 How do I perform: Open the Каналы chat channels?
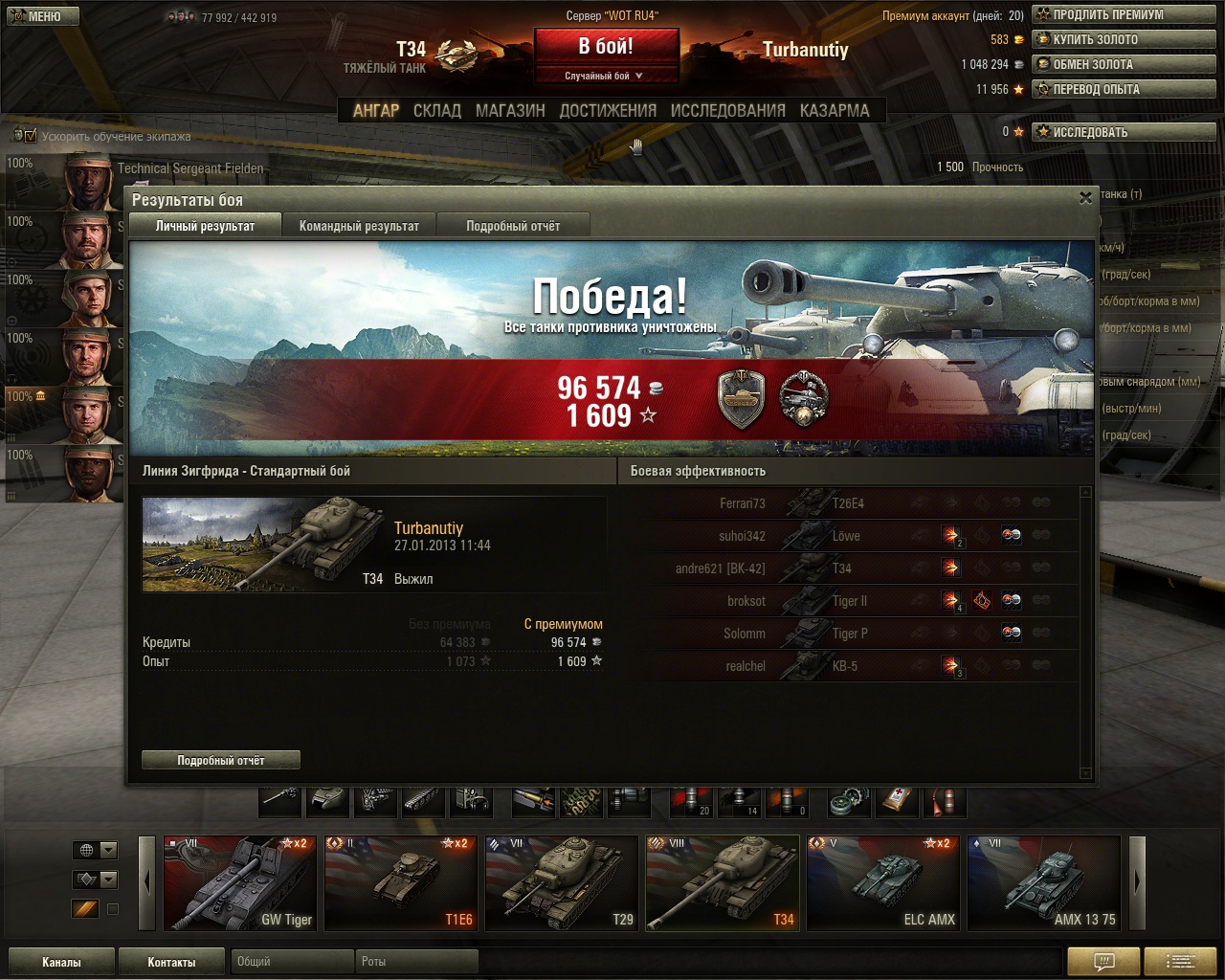pos(61,962)
